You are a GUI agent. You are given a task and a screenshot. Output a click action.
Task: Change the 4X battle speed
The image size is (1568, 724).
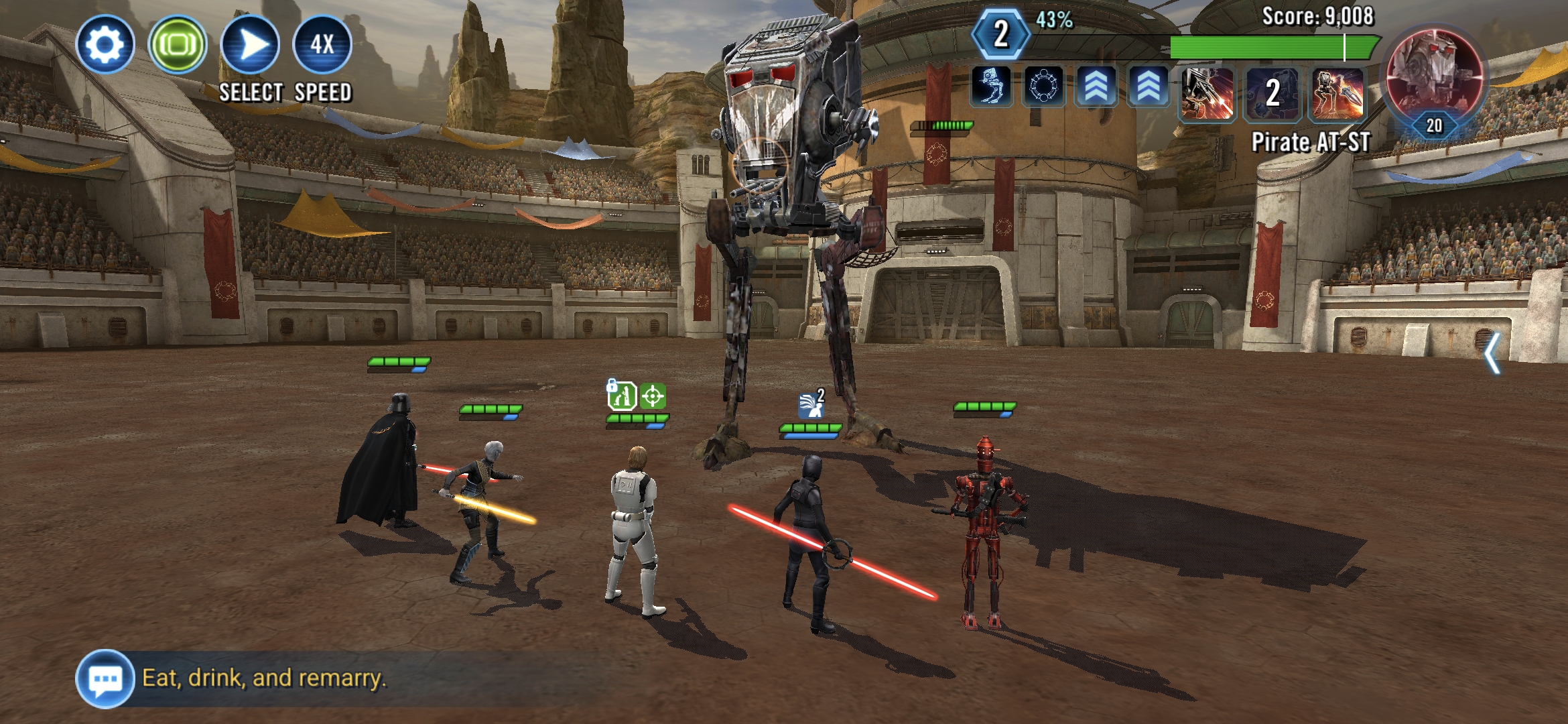coord(322,44)
